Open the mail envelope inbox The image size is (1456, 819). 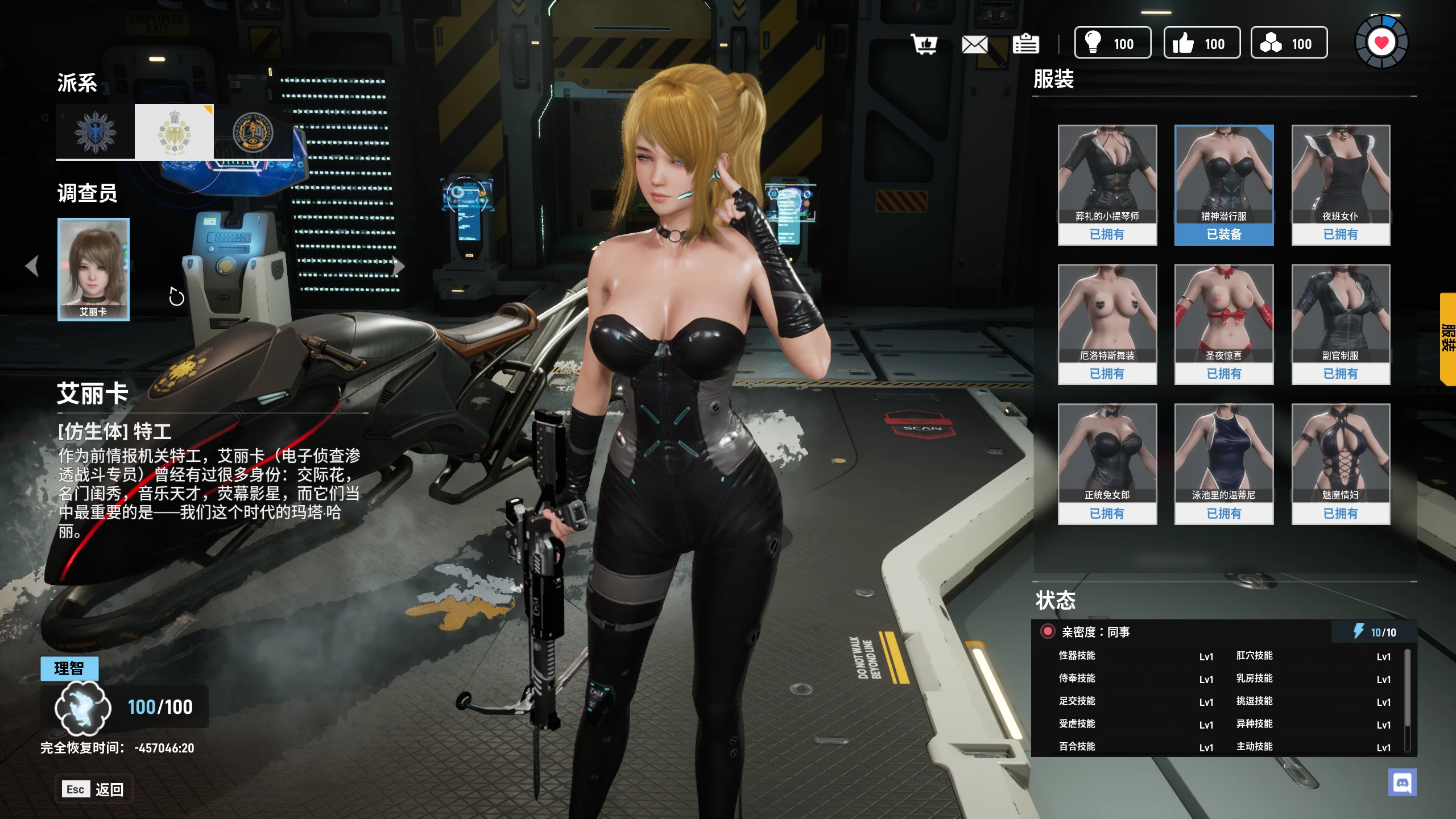tap(974, 44)
